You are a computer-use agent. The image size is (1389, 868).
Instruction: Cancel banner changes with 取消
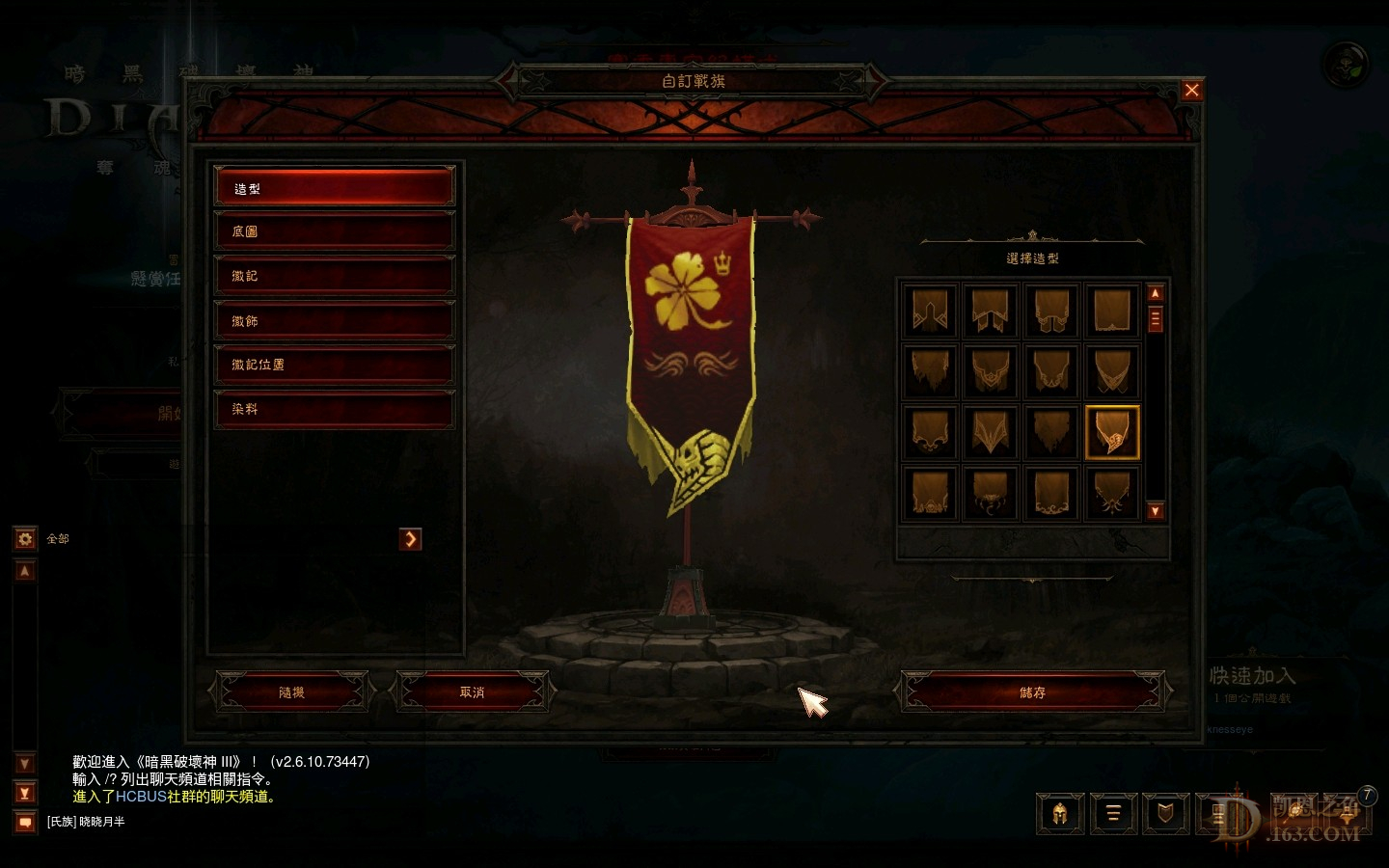point(472,692)
